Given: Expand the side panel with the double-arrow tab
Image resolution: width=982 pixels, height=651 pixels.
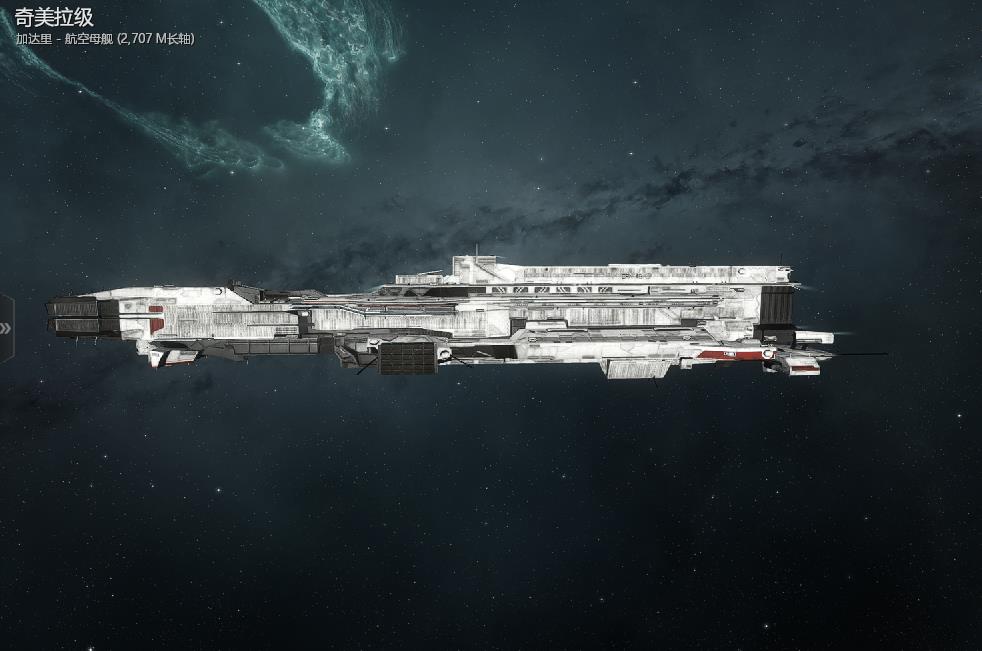Looking at the screenshot, I should 6,328.
